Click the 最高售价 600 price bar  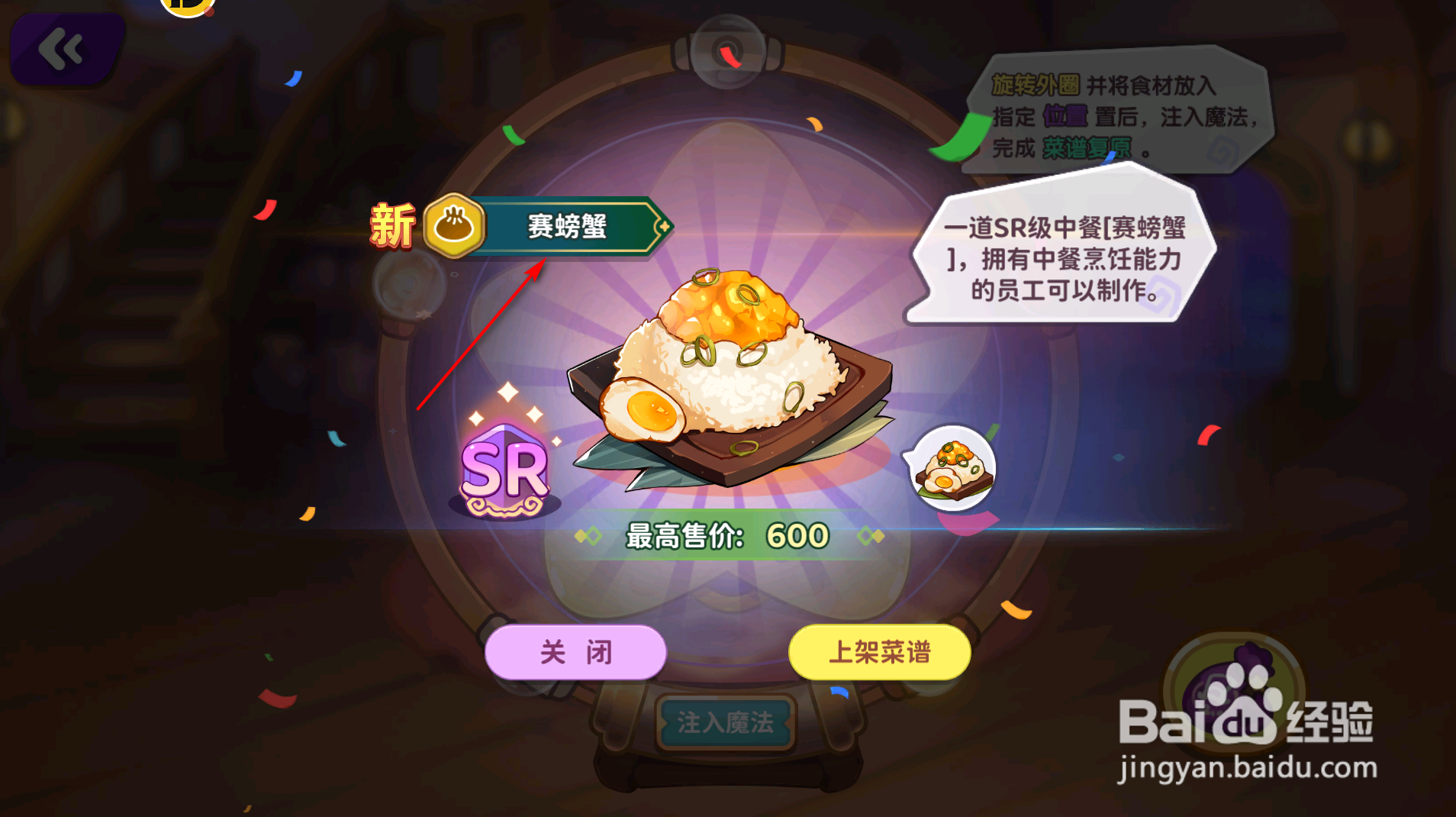[725, 536]
